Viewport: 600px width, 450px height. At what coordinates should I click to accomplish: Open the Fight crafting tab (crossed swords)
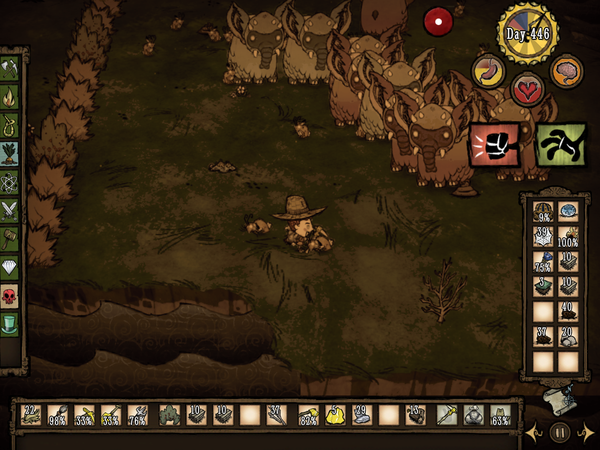click(11, 211)
